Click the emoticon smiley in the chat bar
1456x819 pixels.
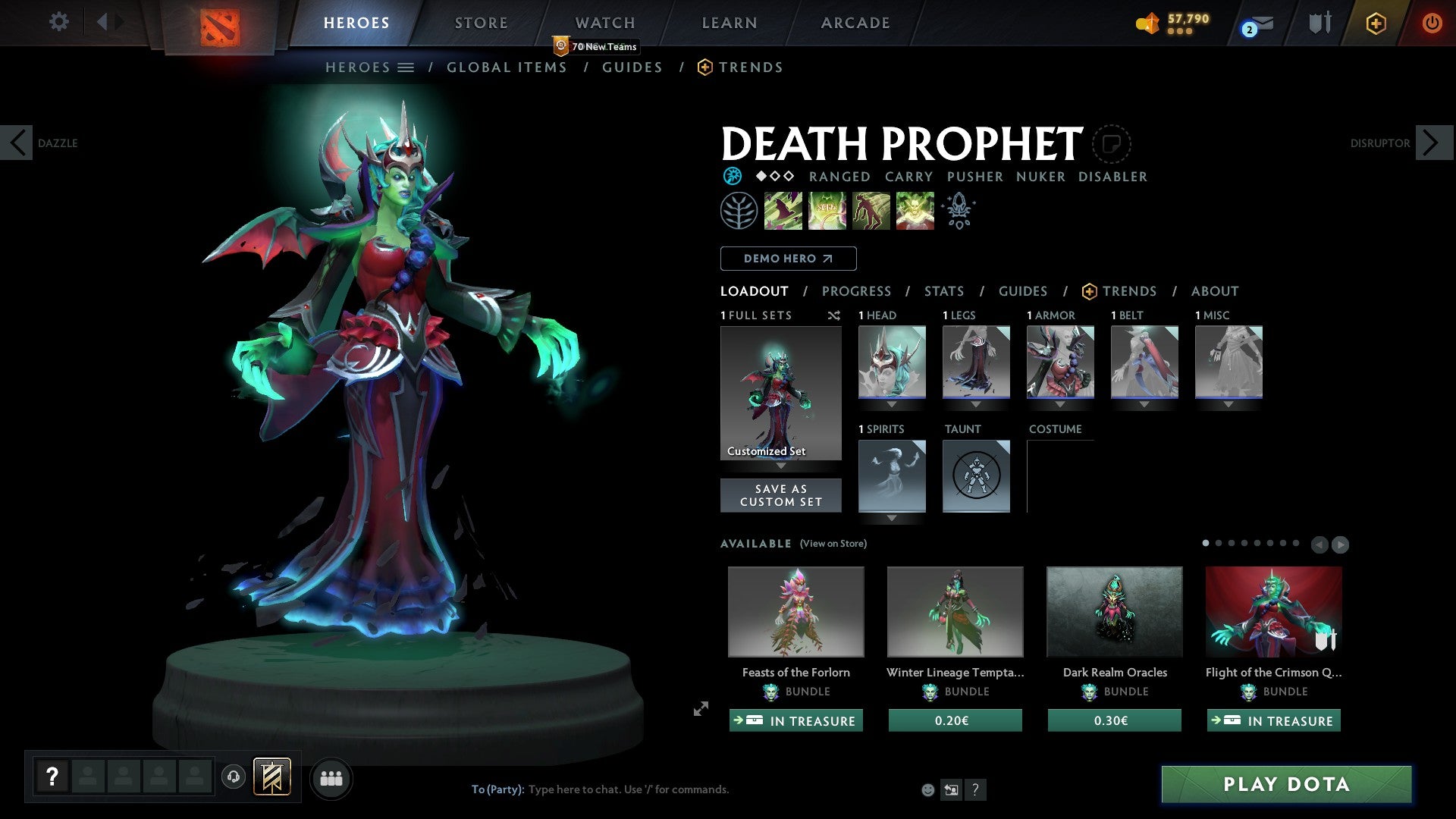(928, 789)
